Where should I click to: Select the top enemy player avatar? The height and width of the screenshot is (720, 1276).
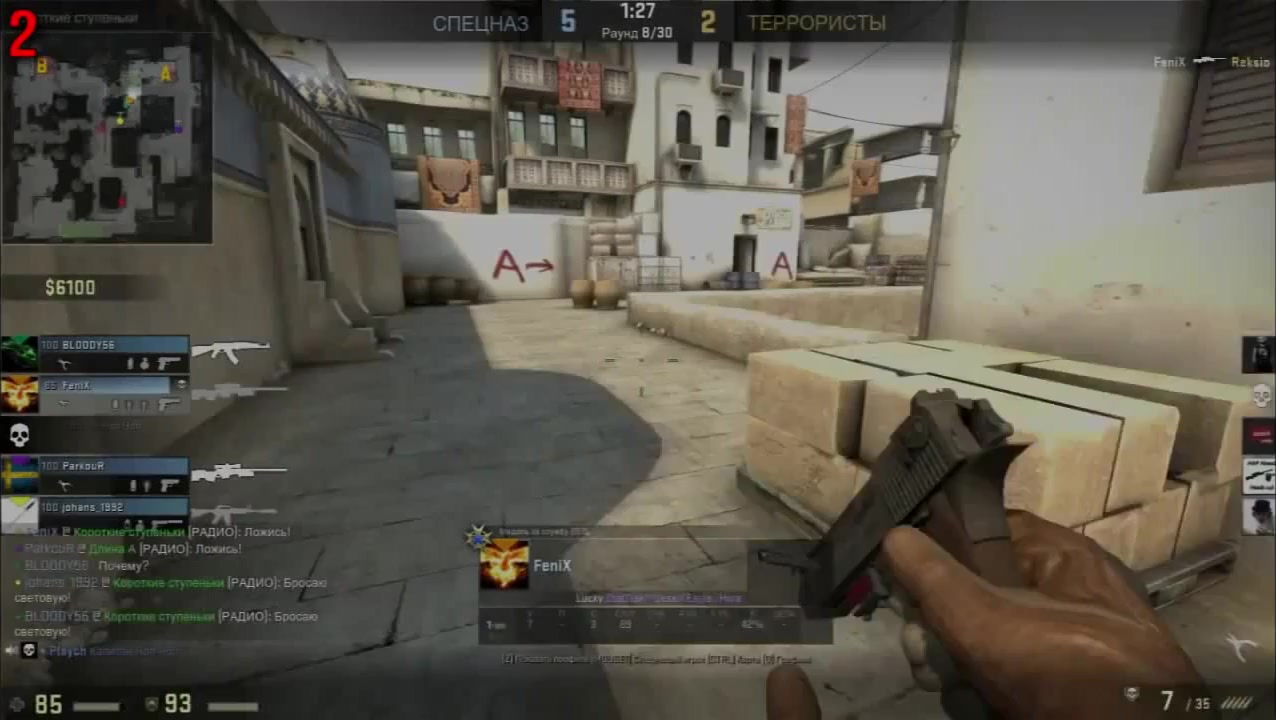coord(1258,354)
